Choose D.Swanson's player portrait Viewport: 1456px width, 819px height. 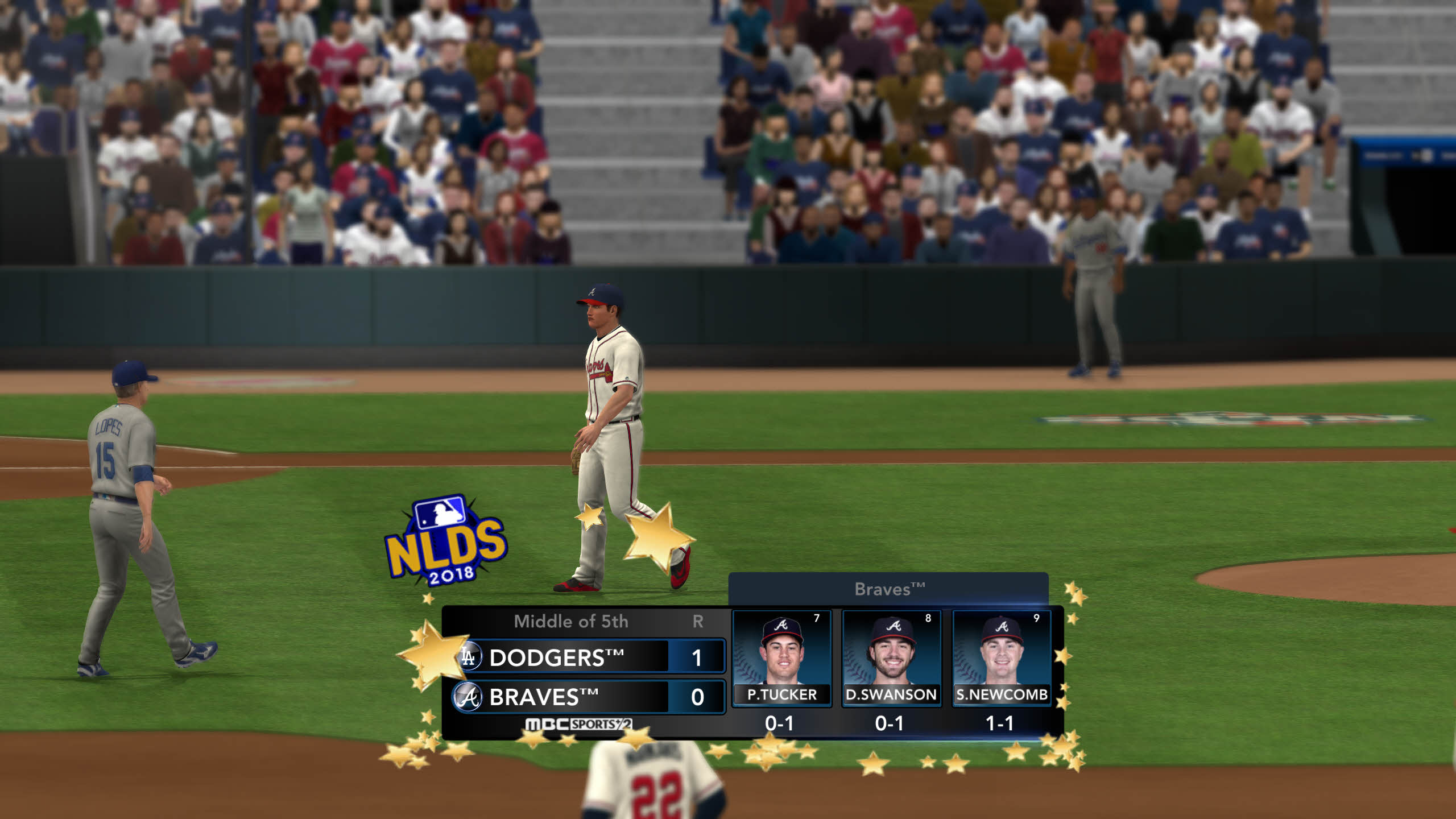891,651
